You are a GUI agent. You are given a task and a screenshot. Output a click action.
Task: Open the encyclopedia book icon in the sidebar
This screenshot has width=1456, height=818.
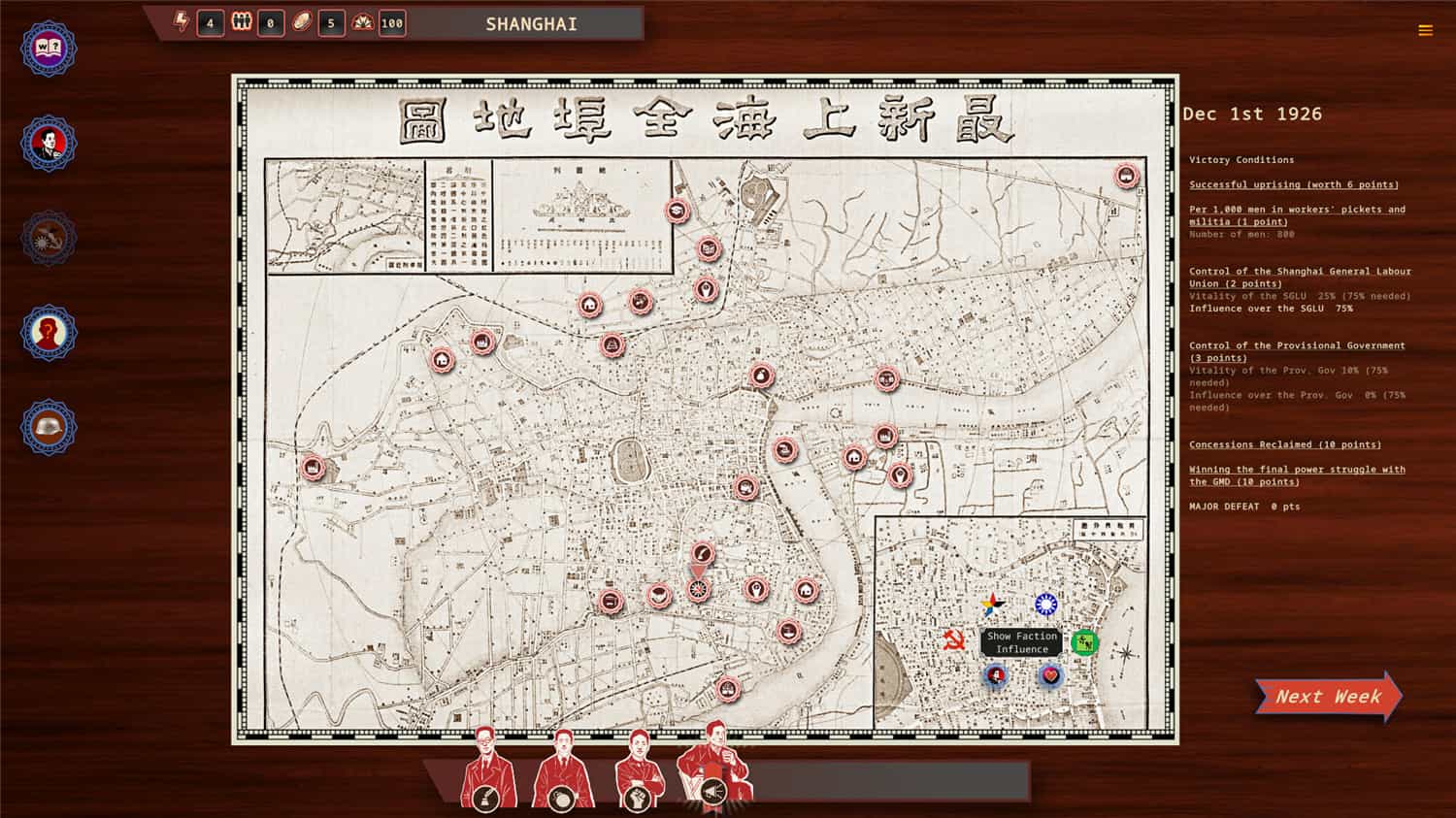47,49
